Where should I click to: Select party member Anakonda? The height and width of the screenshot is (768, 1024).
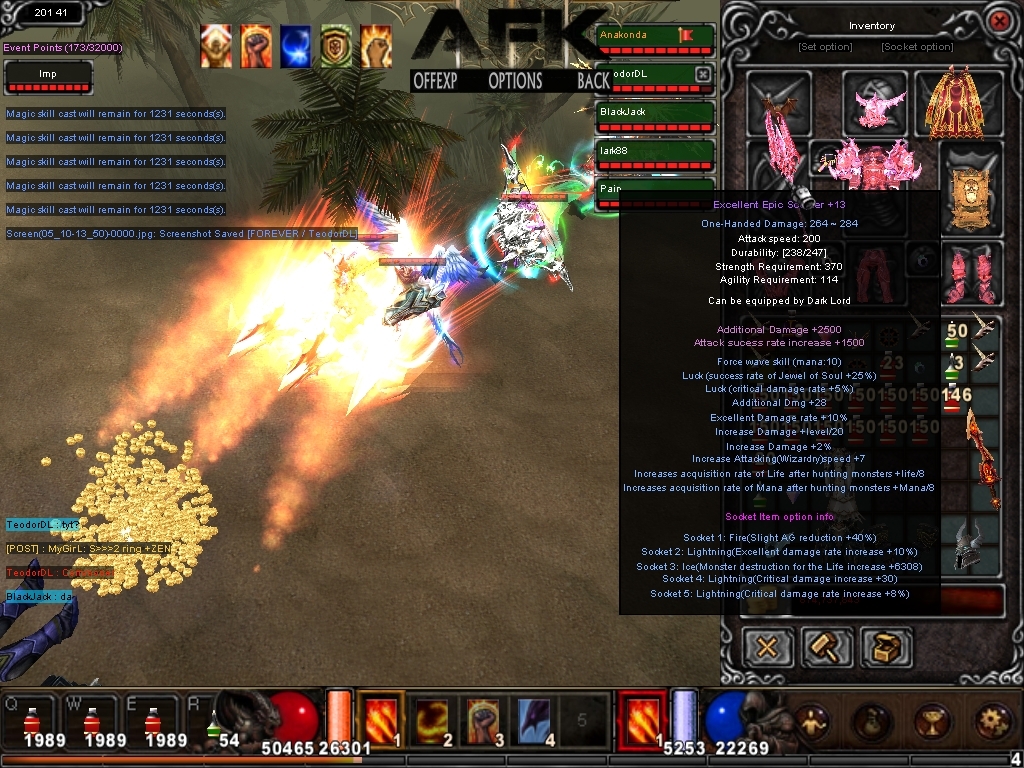[655, 39]
